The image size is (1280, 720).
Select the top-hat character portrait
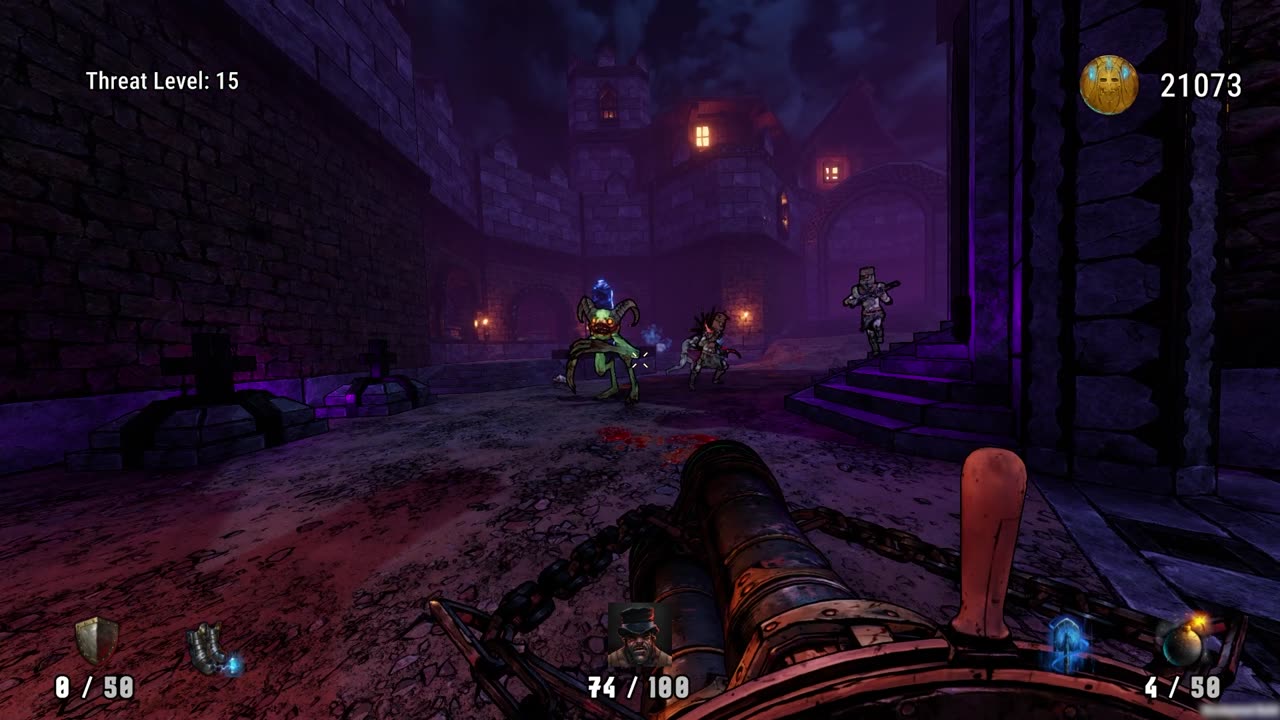(x=639, y=637)
